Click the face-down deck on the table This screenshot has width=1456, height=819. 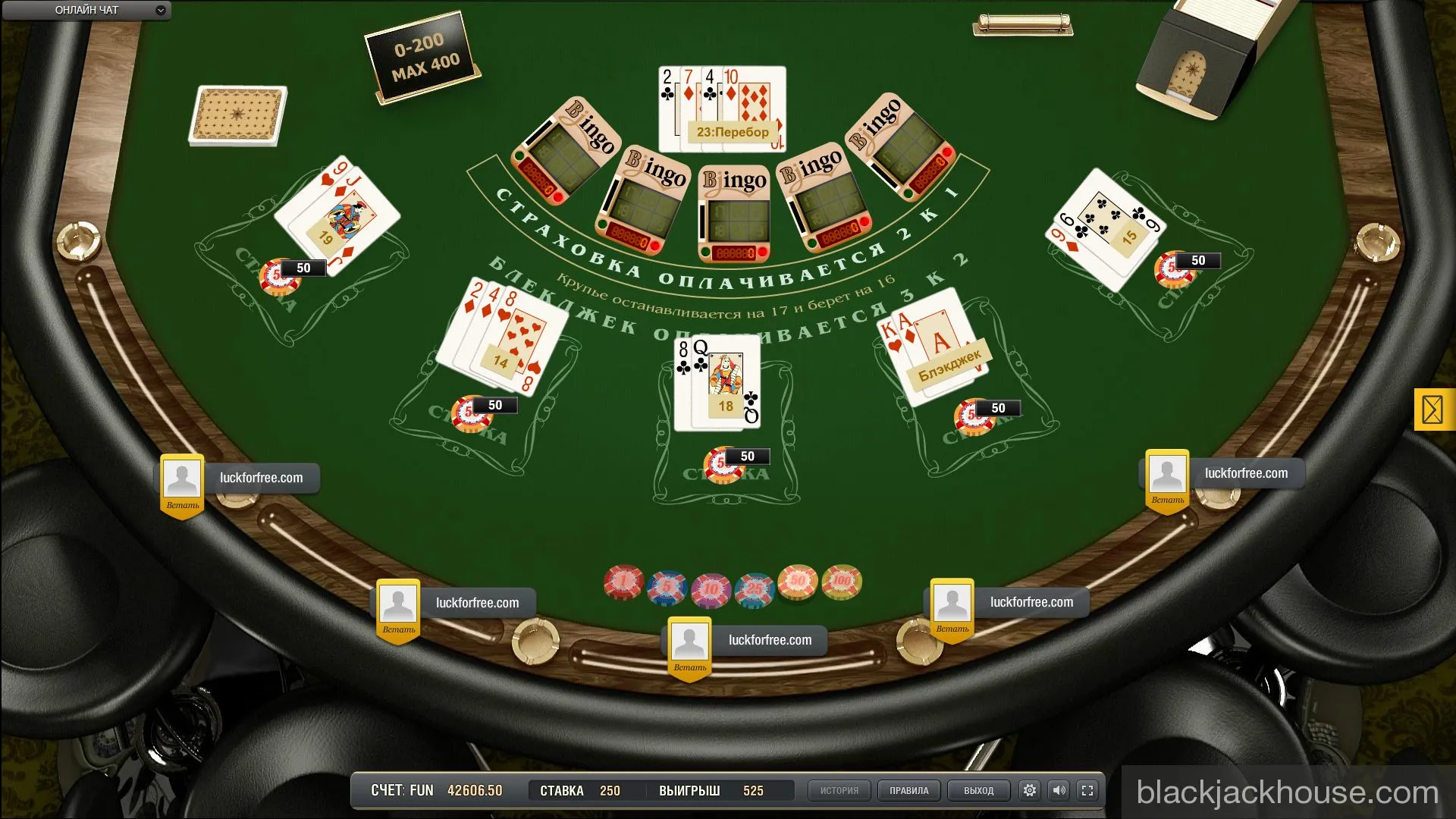238,114
